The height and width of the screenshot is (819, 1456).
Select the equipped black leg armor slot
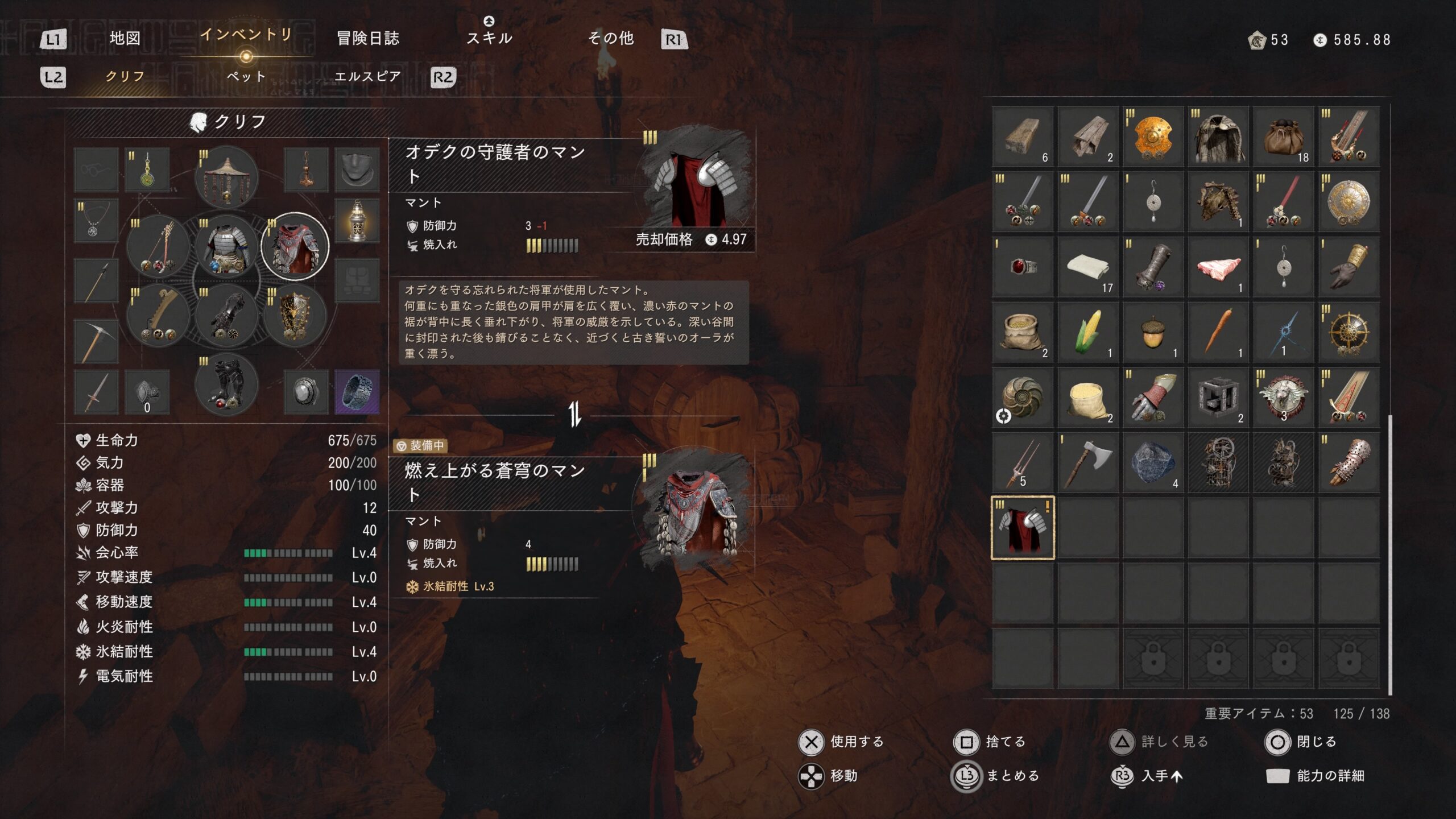(226, 385)
